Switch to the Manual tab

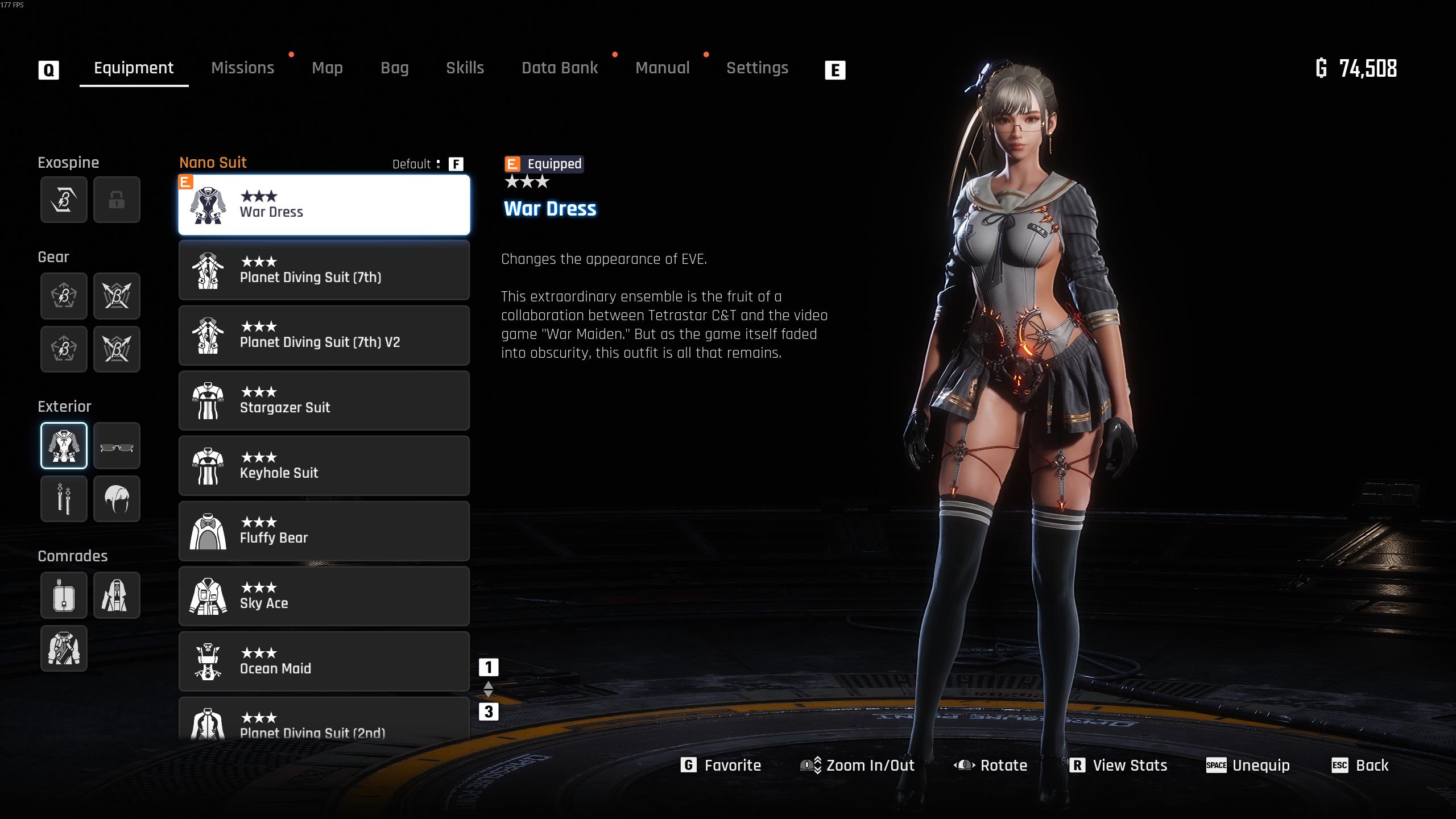pos(662,68)
